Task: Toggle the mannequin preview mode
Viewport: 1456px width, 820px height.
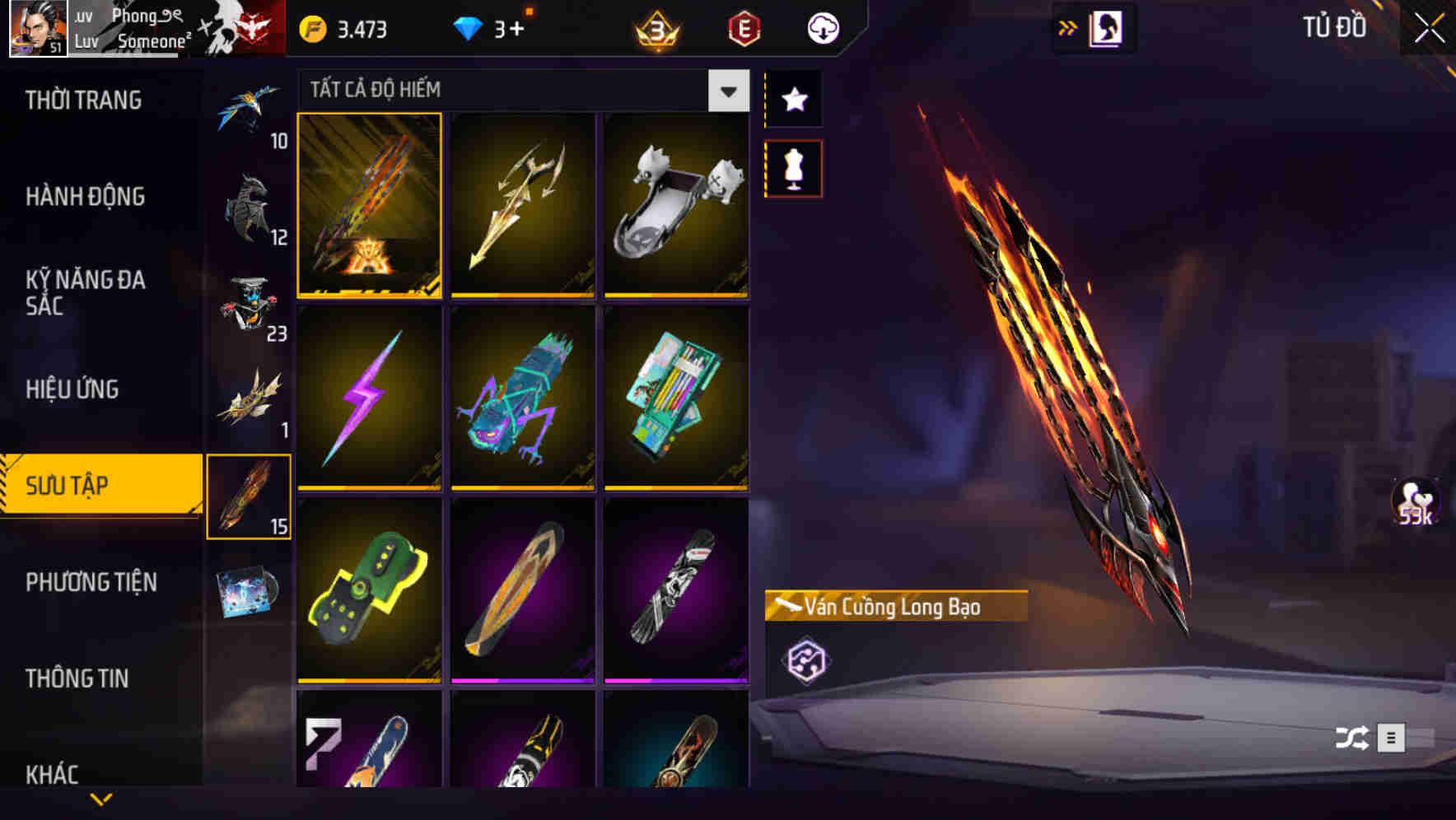Action: (793, 167)
